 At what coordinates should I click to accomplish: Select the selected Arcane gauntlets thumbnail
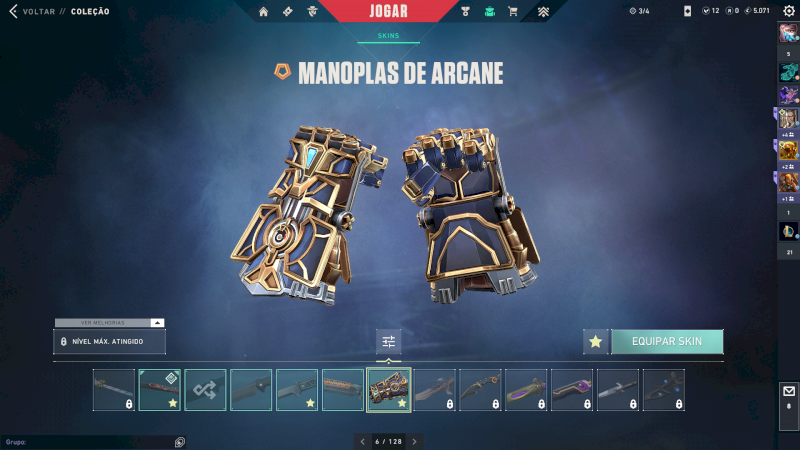[x=389, y=390]
